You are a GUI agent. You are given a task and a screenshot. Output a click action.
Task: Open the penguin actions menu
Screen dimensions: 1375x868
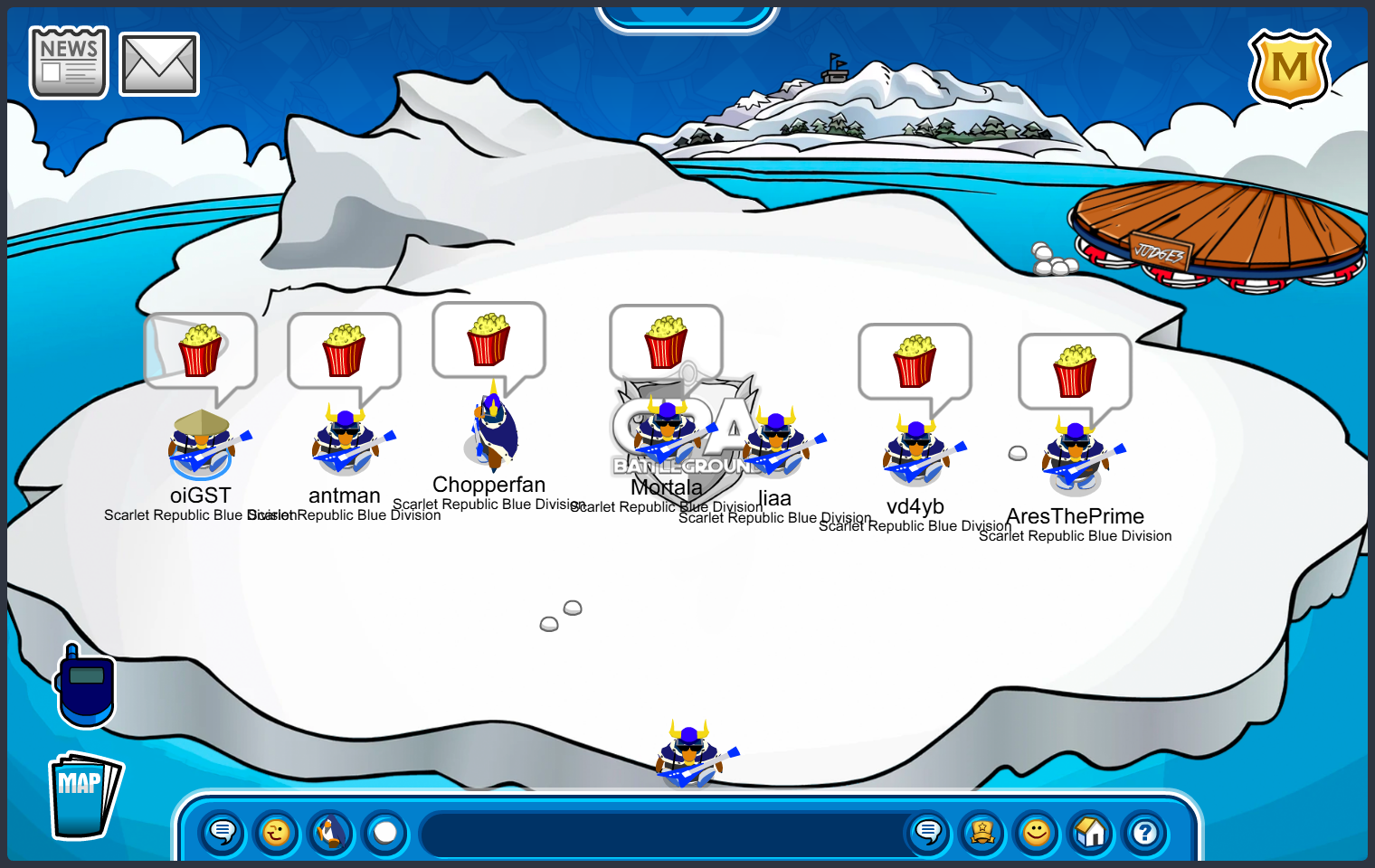point(331,832)
